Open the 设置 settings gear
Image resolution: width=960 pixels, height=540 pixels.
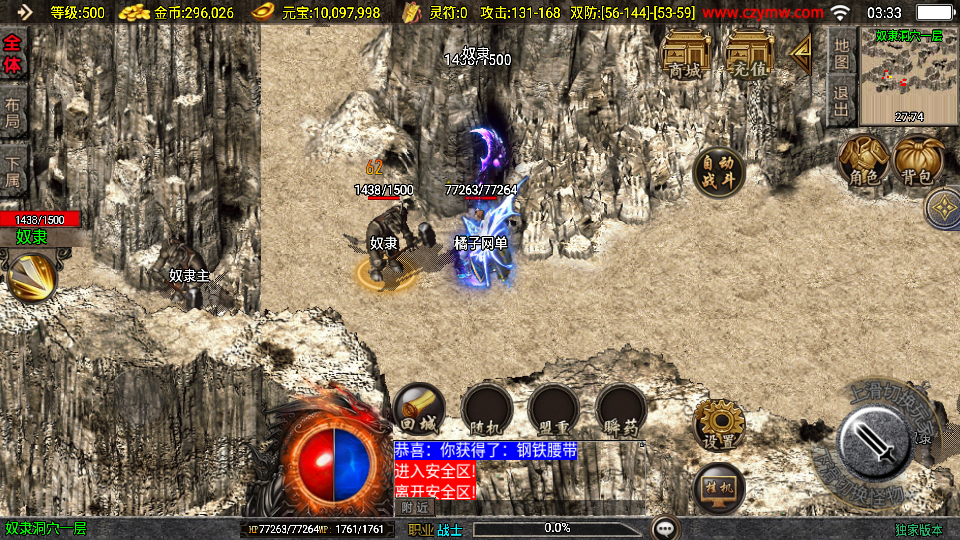[x=719, y=424]
